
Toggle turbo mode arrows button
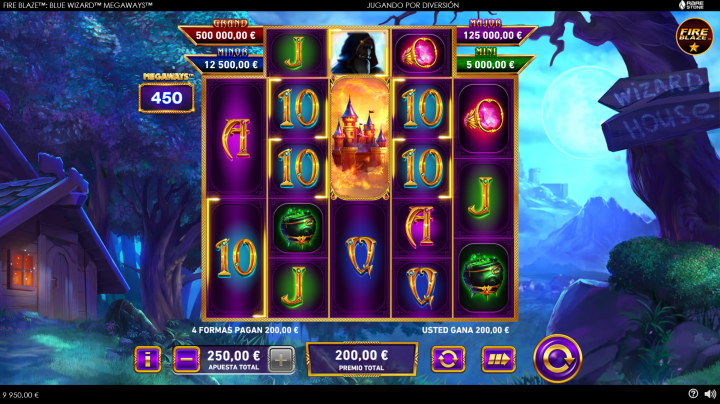(497, 359)
